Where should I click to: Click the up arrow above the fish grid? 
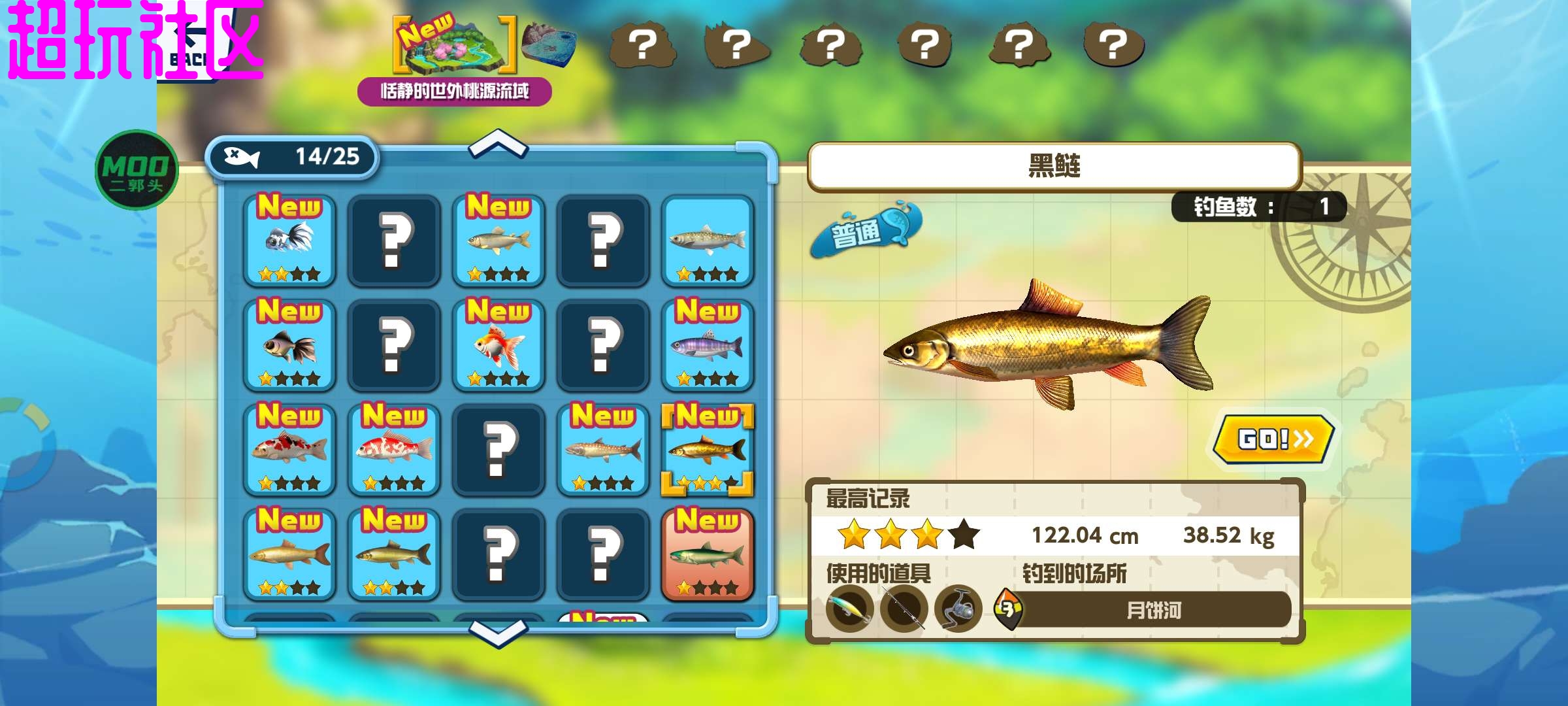pos(498,144)
